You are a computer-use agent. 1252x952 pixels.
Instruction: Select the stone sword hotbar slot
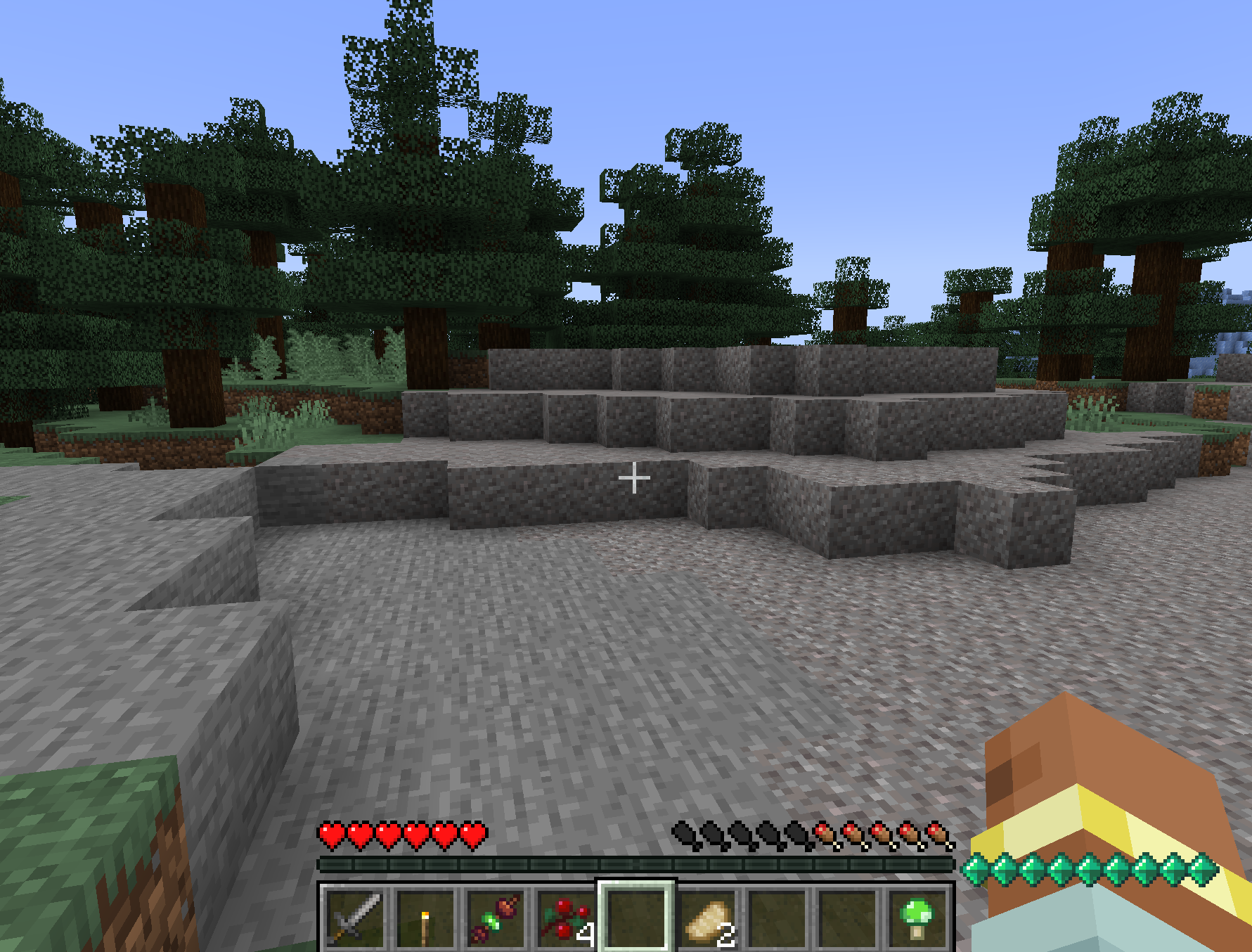pyautogui.click(x=355, y=918)
